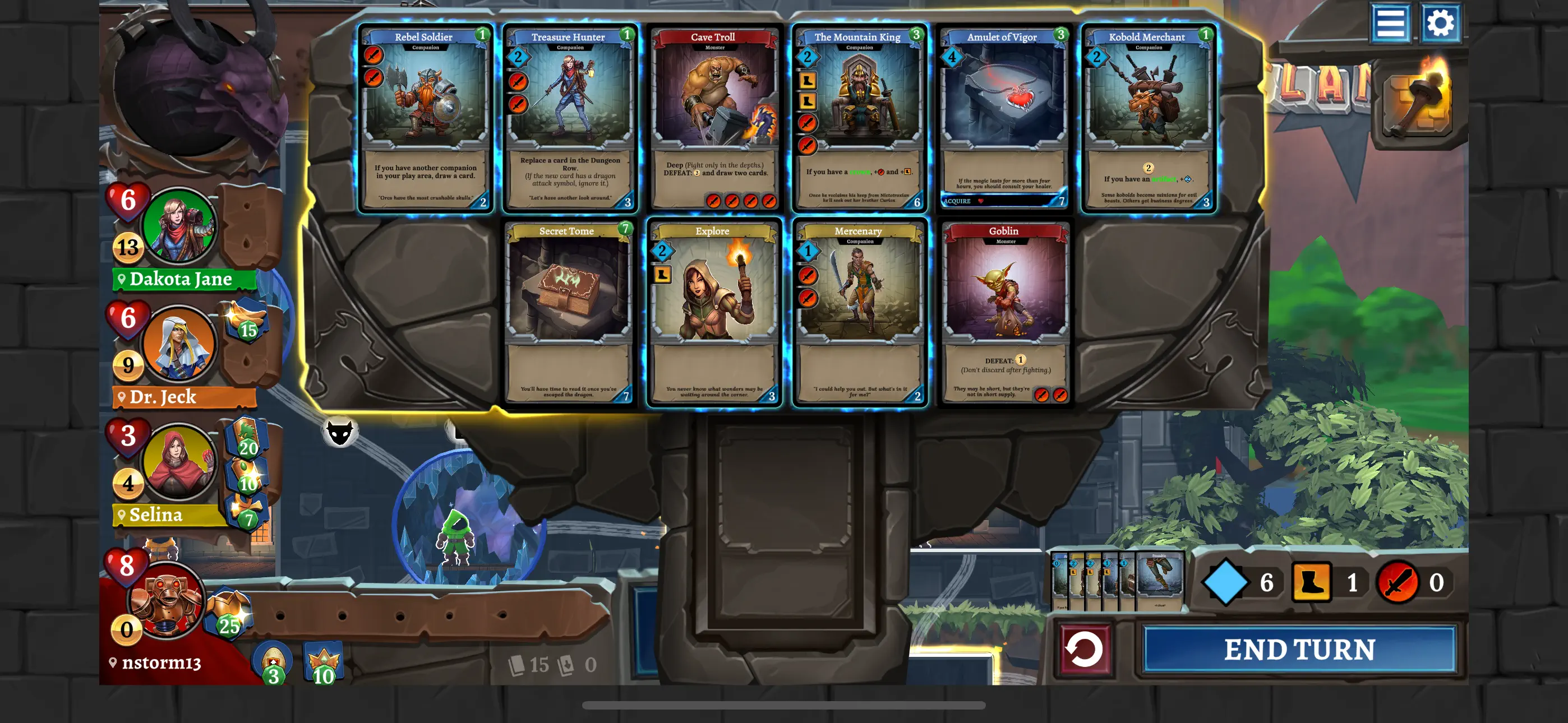The height and width of the screenshot is (723, 1568).
Task: Click the blue skill points diamond icon
Action: 1224,582
